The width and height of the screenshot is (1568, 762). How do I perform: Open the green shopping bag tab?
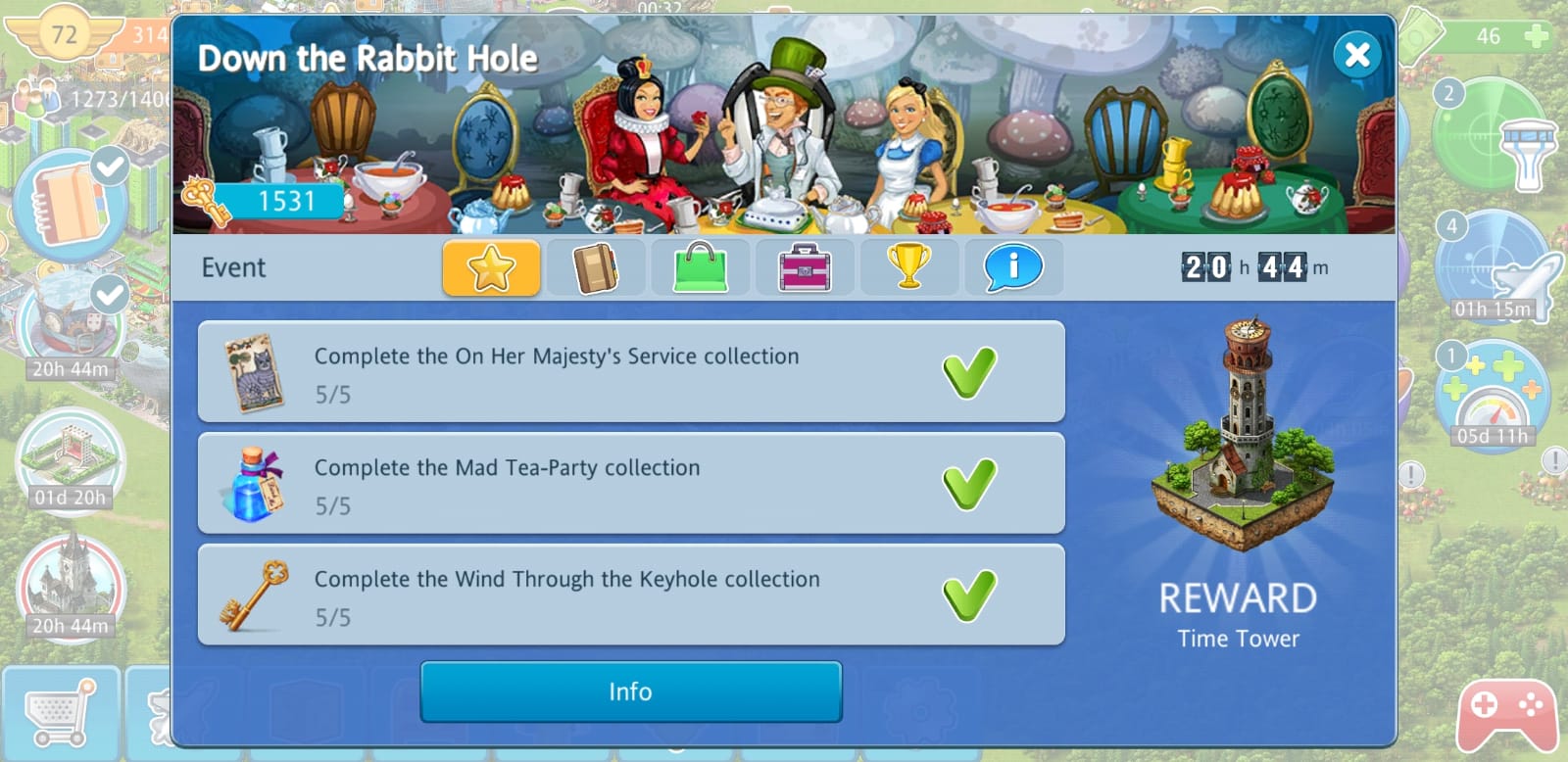[700, 267]
